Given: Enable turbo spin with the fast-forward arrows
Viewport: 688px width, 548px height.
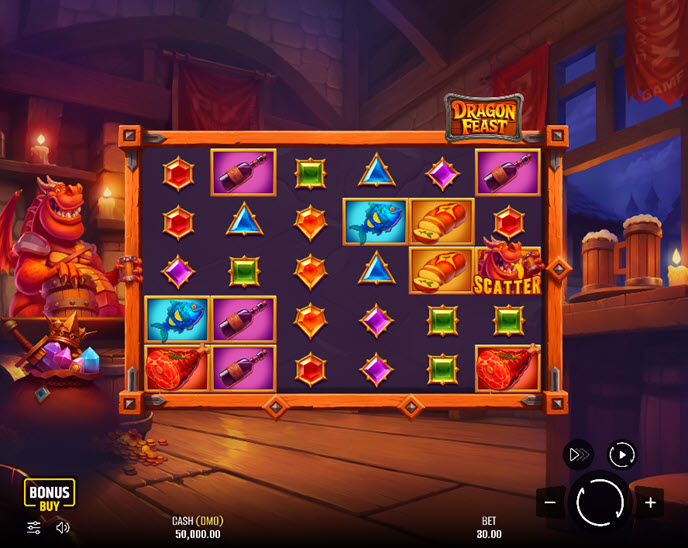Looking at the screenshot, I should 577,454.
